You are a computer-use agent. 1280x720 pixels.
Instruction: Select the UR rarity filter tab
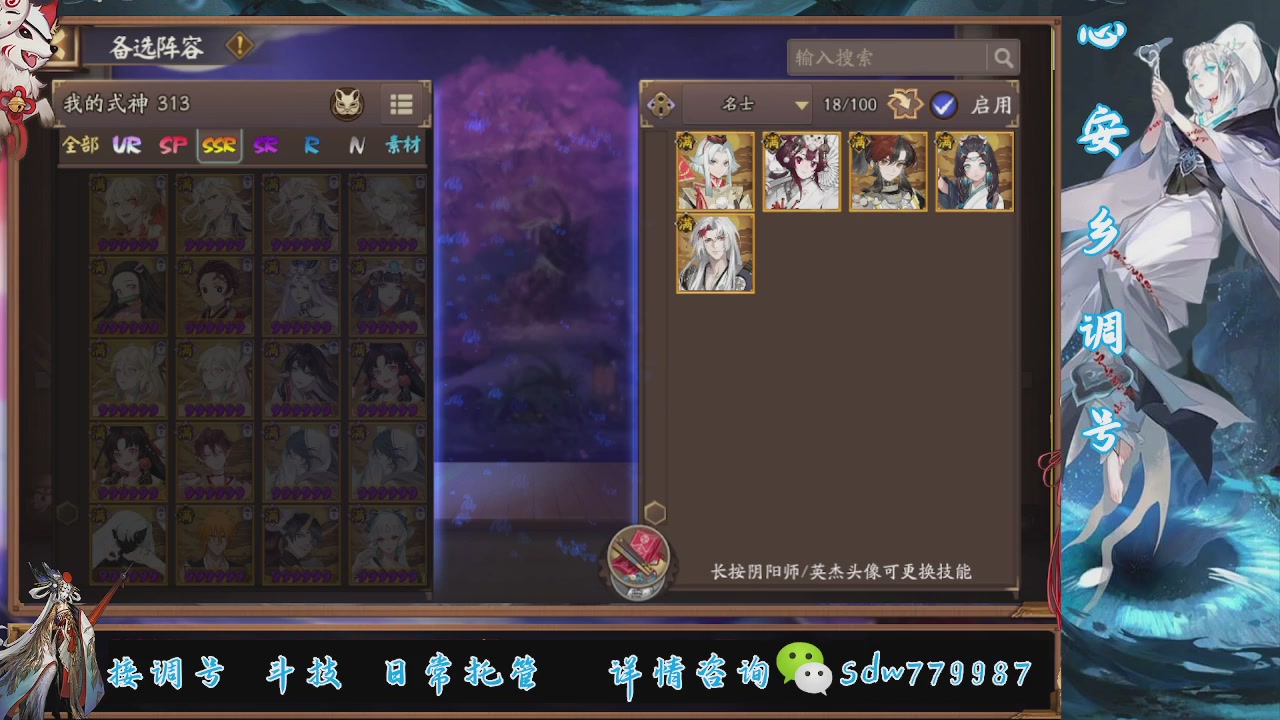pos(127,144)
